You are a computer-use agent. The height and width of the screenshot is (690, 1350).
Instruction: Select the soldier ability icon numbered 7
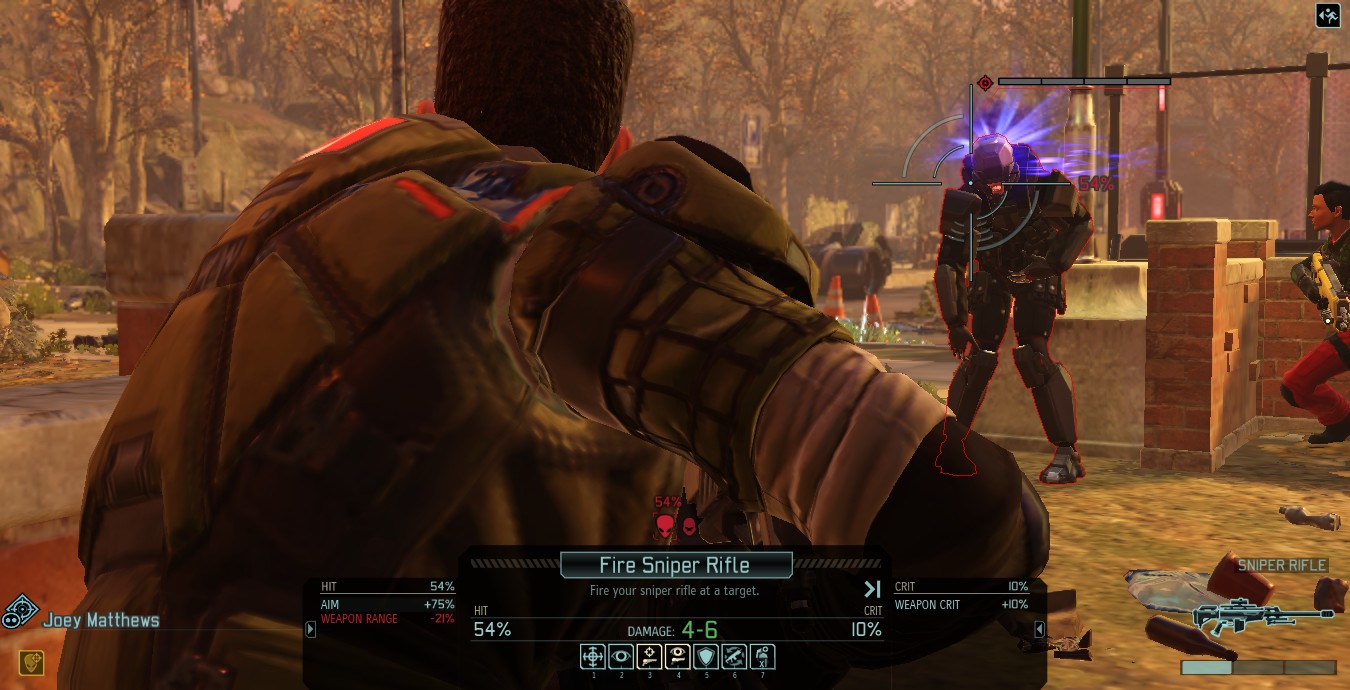pyautogui.click(x=762, y=656)
